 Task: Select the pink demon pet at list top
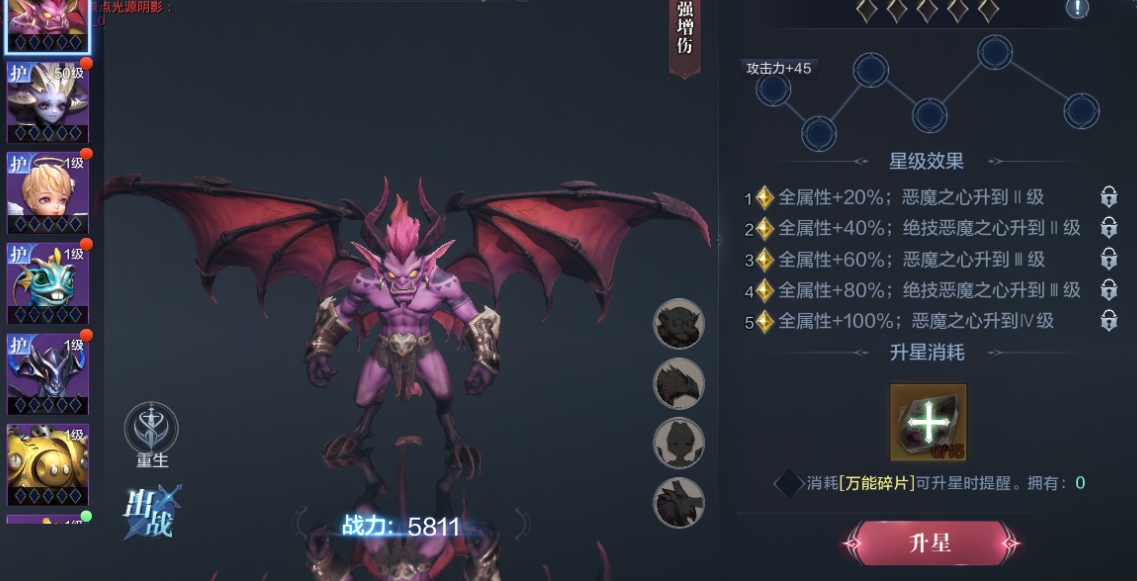click(47, 24)
